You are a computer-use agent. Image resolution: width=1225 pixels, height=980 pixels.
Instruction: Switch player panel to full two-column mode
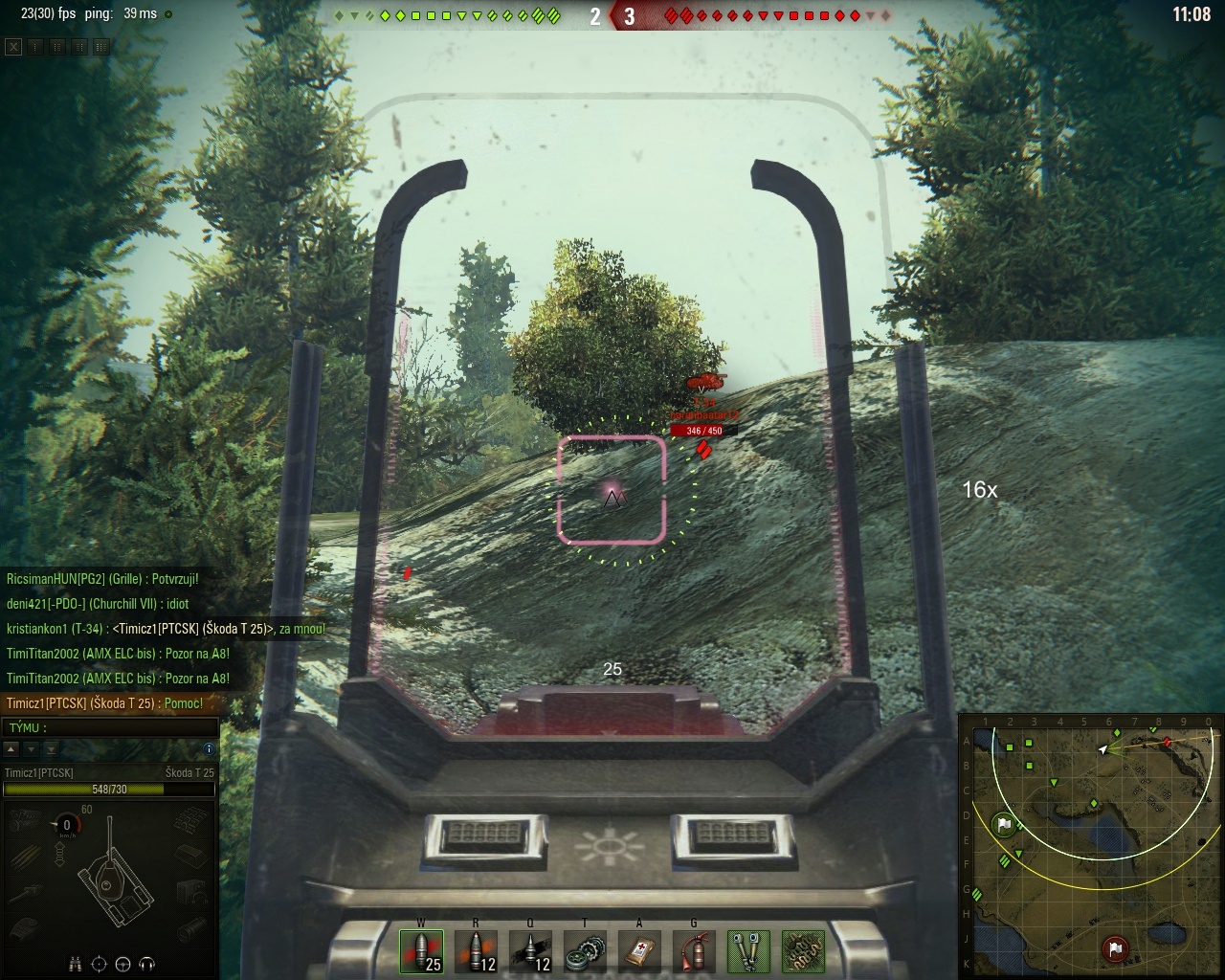point(101,46)
